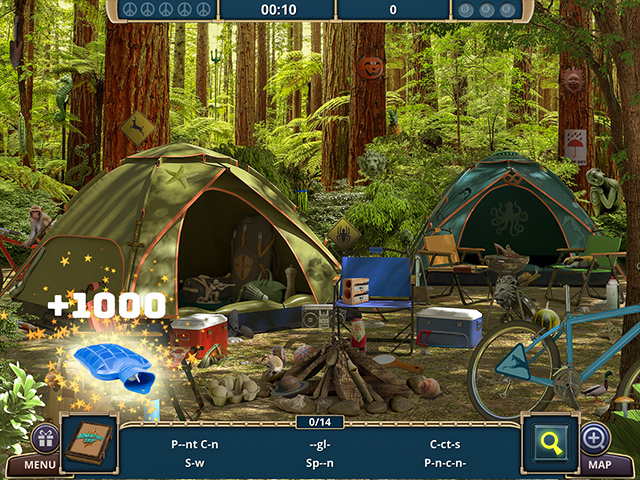Open the Menu button
Screen dimensions: 640x480
[x=40, y=464]
